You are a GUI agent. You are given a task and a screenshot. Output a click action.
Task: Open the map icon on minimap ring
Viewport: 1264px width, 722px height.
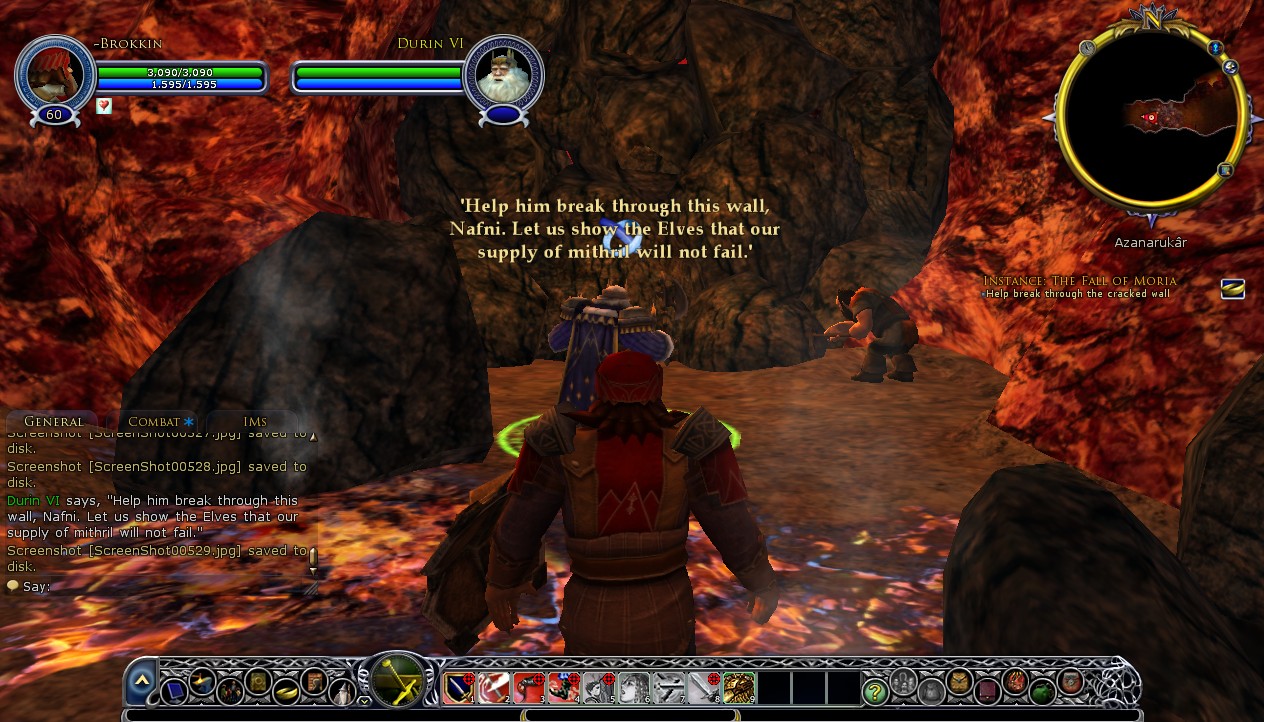1225,171
